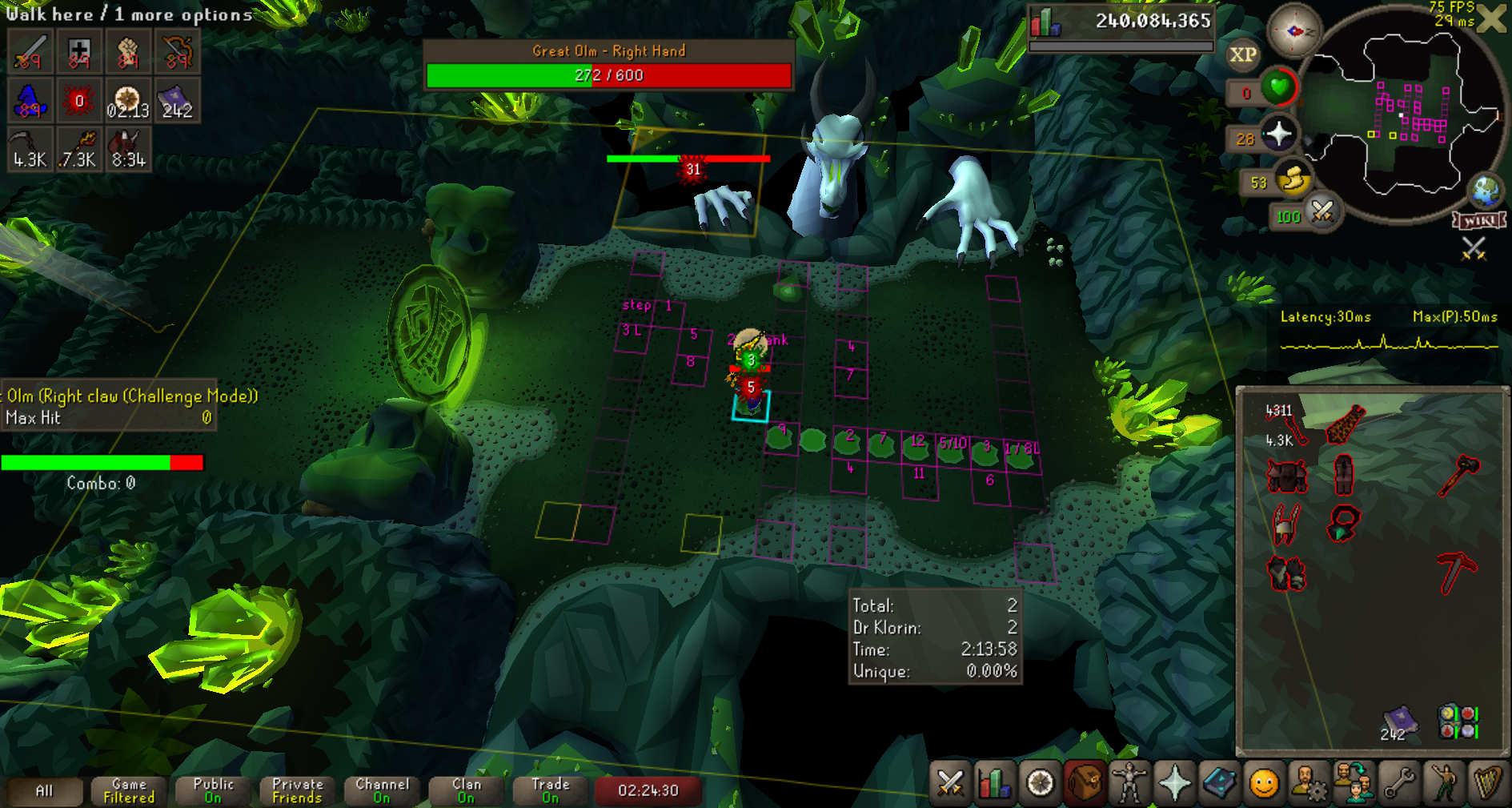Use the special attack orb
Image resolution: width=1512 pixels, height=808 pixels.
coord(1322,213)
